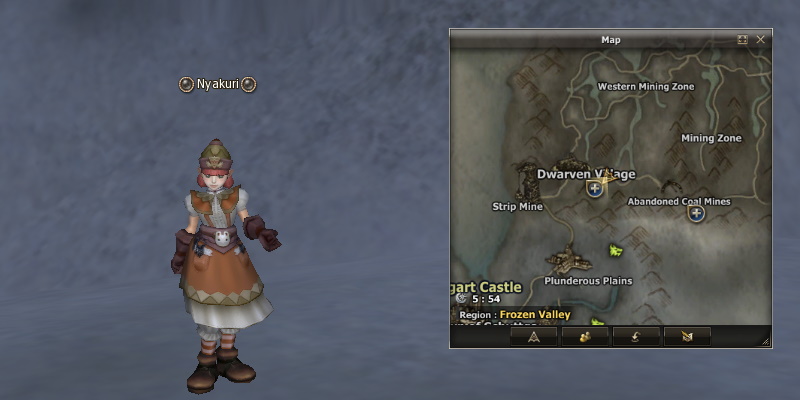Toggle the gold party members map button
The image size is (800, 400).
coord(585,336)
